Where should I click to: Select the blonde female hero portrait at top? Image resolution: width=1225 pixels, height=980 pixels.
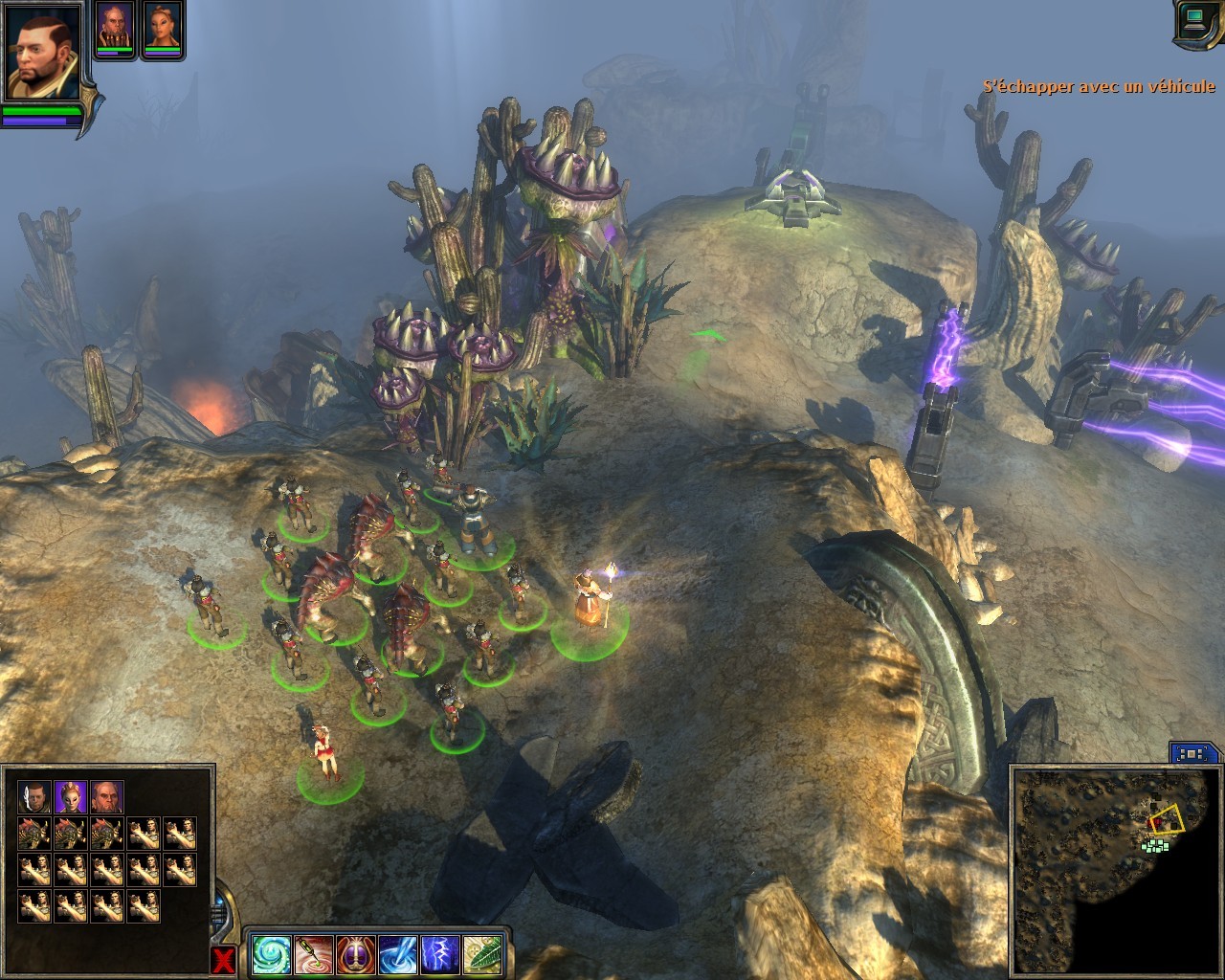[x=163, y=26]
